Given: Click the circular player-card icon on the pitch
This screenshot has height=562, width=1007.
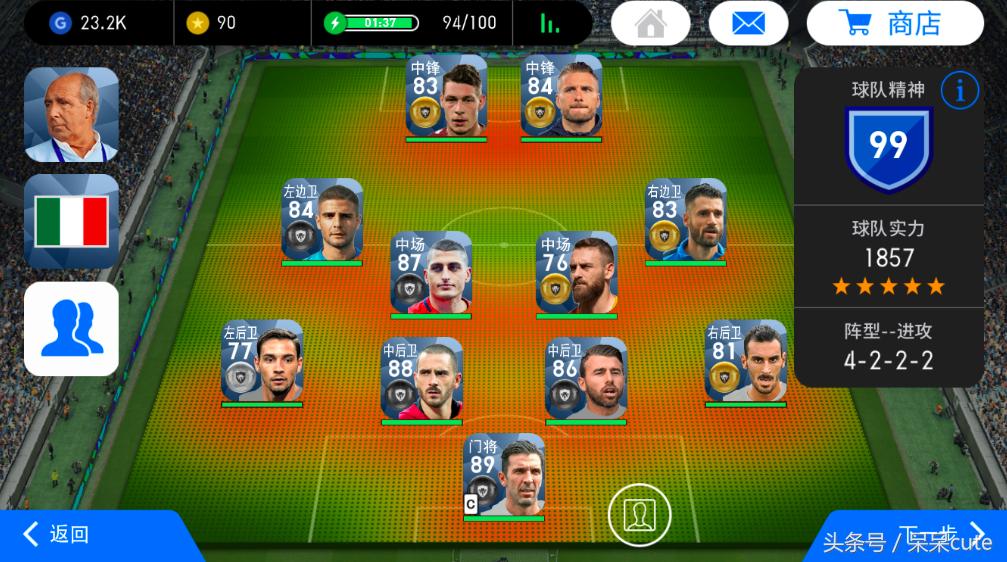Looking at the screenshot, I should (638, 514).
